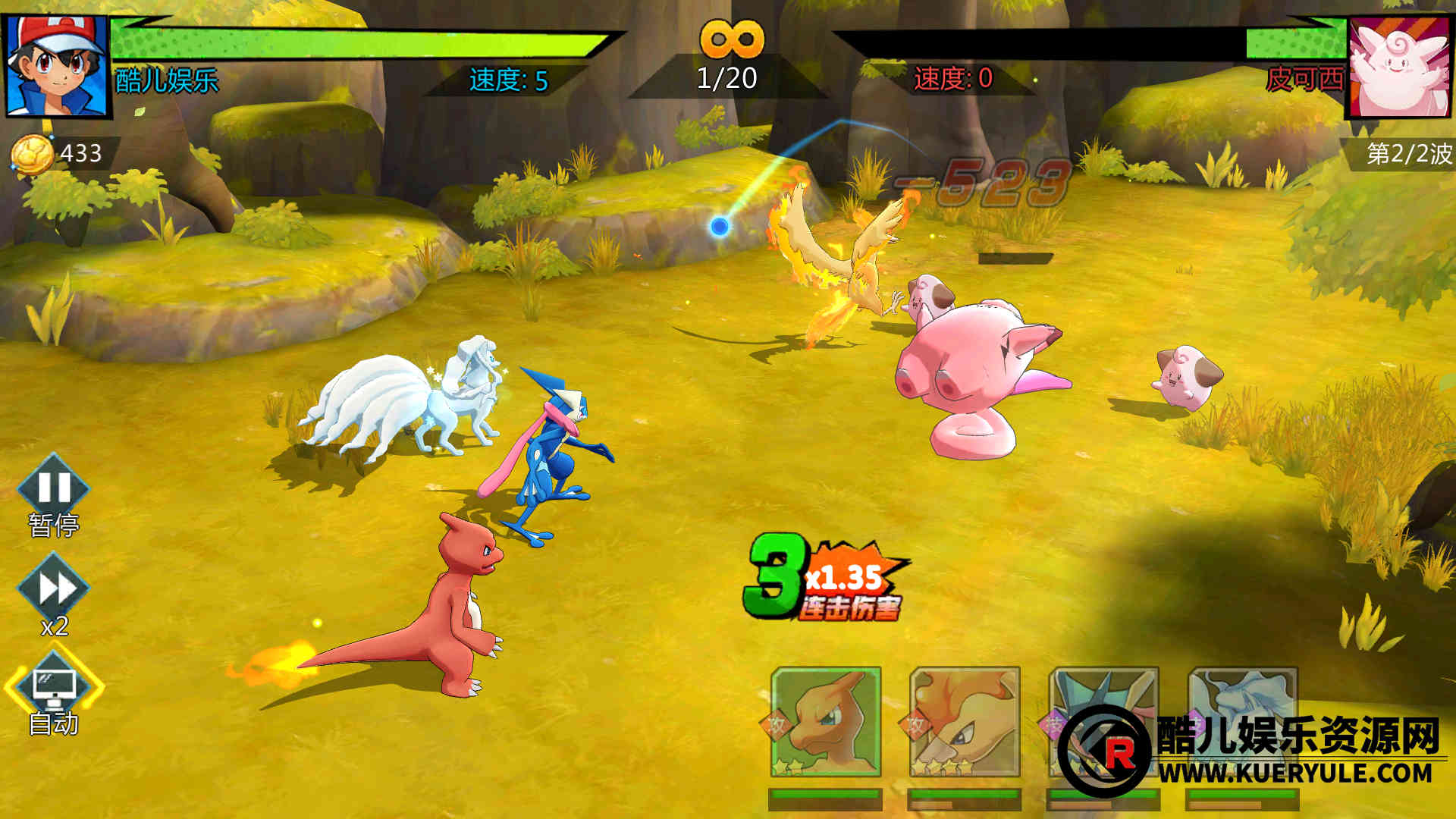Use the Alolan Ninetales skill card
Image resolution: width=1456 pixels, height=819 pixels.
pyautogui.click(x=1242, y=722)
